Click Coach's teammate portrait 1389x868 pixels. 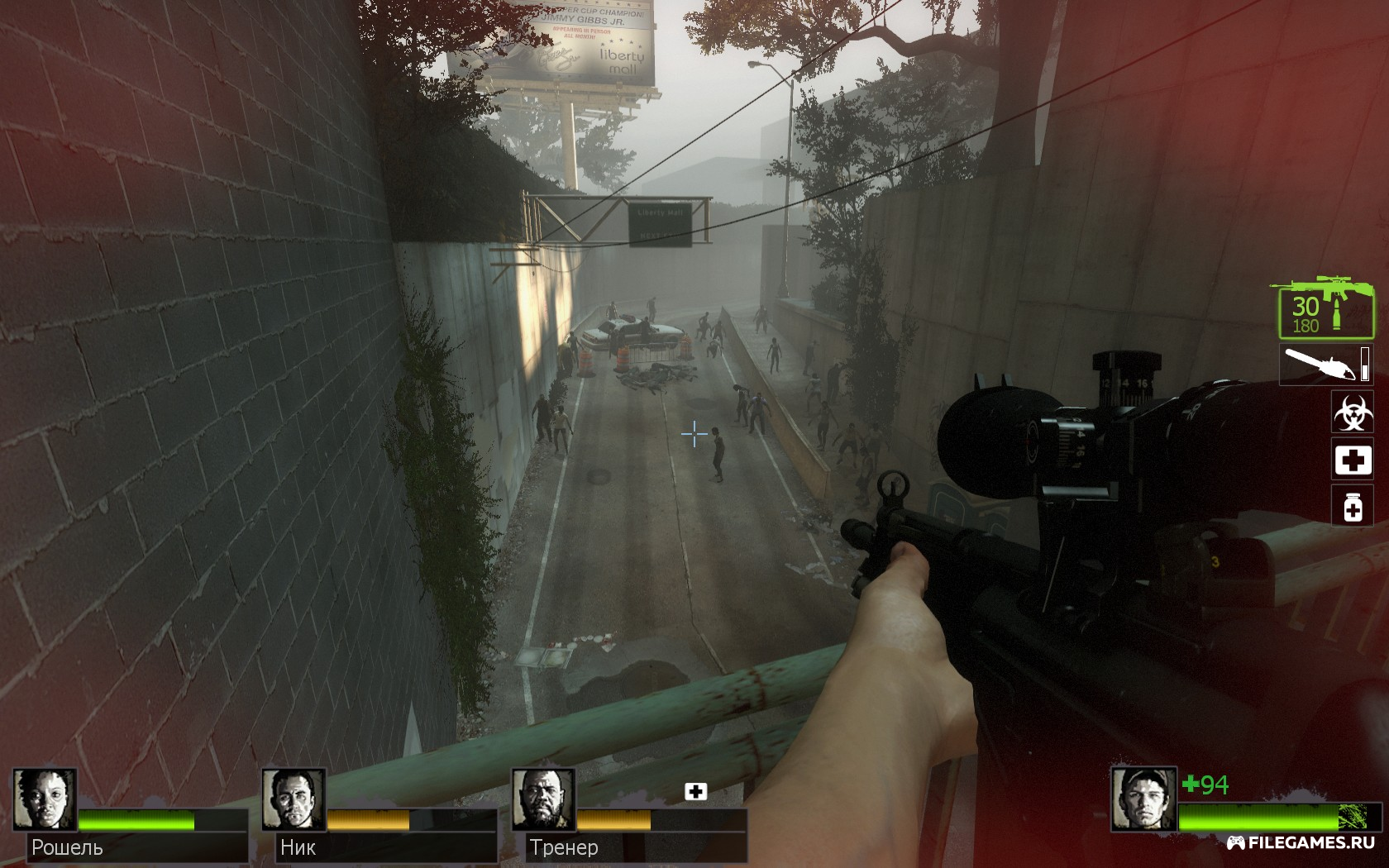pyautogui.click(x=543, y=799)
